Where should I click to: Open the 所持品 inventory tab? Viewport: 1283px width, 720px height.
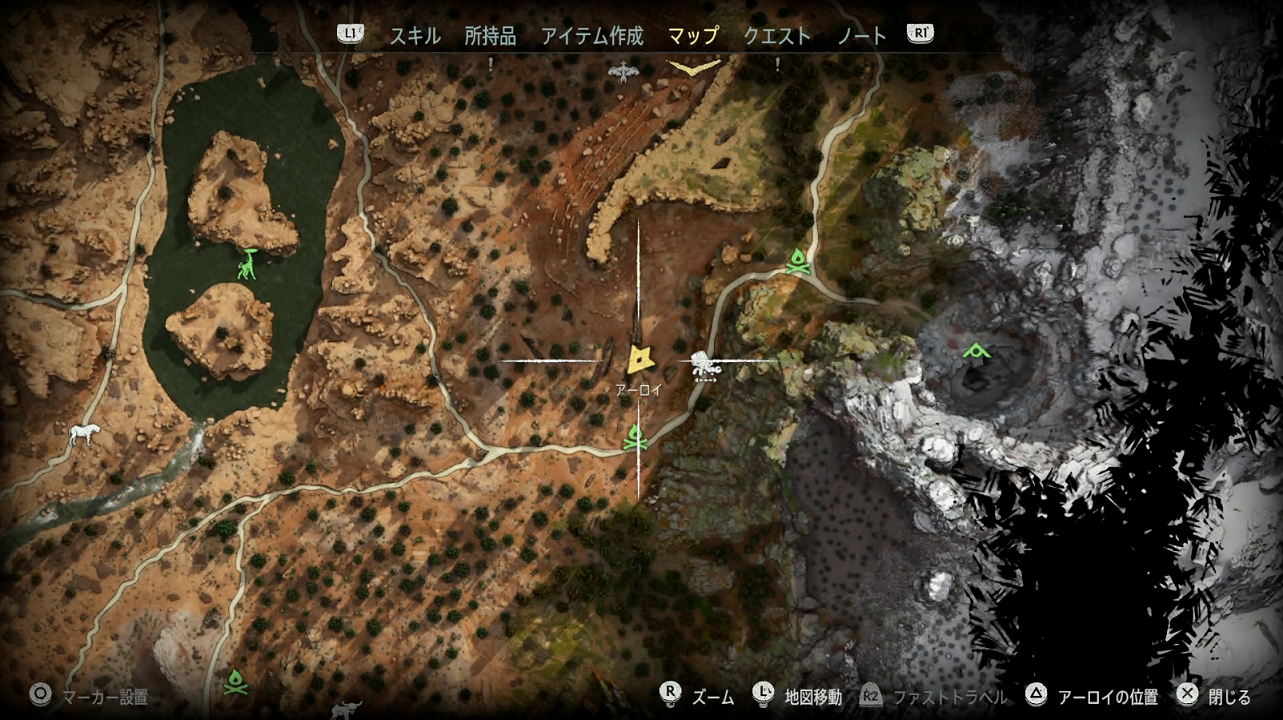(490, 36)
